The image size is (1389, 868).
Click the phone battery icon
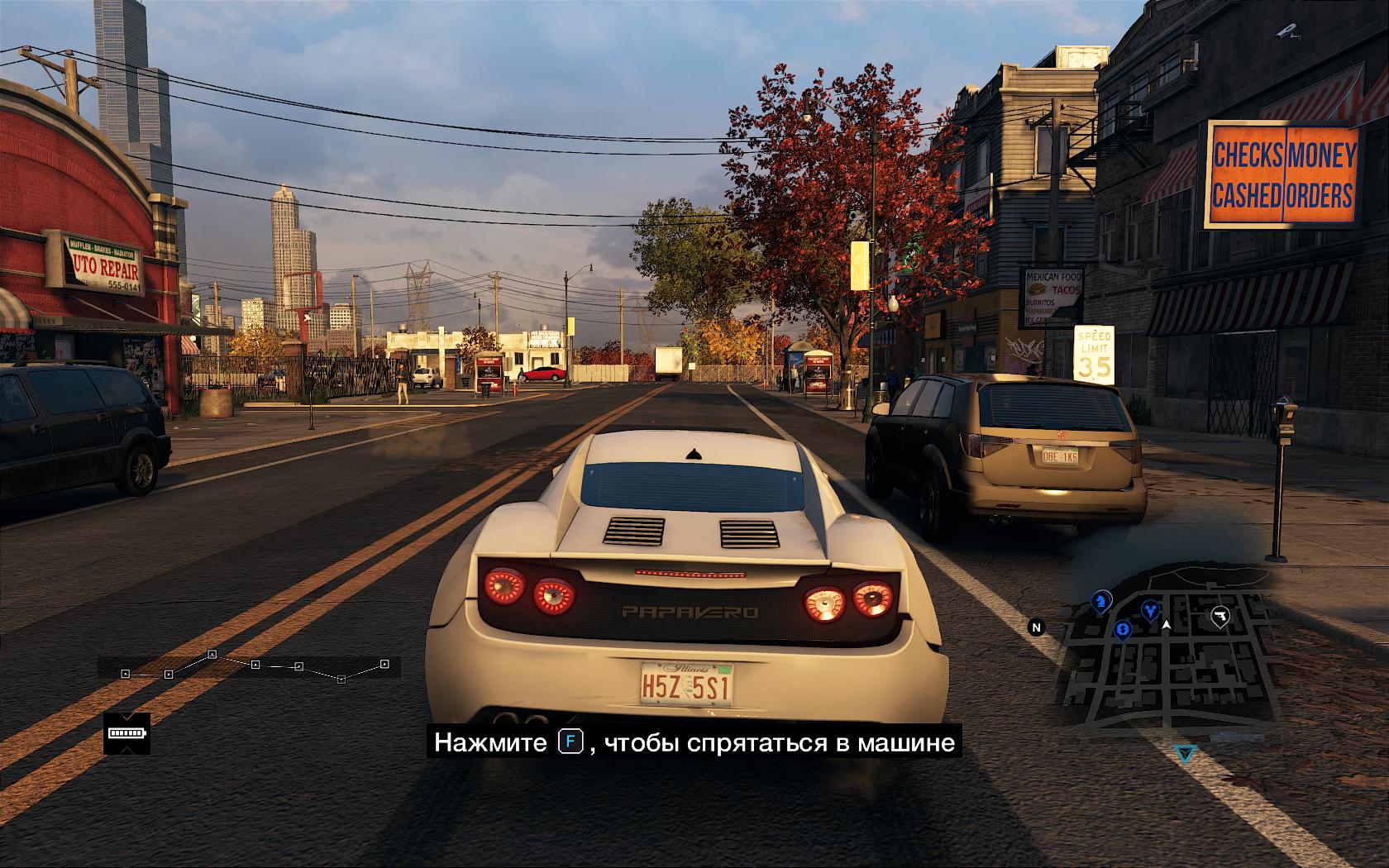point(126,732)
